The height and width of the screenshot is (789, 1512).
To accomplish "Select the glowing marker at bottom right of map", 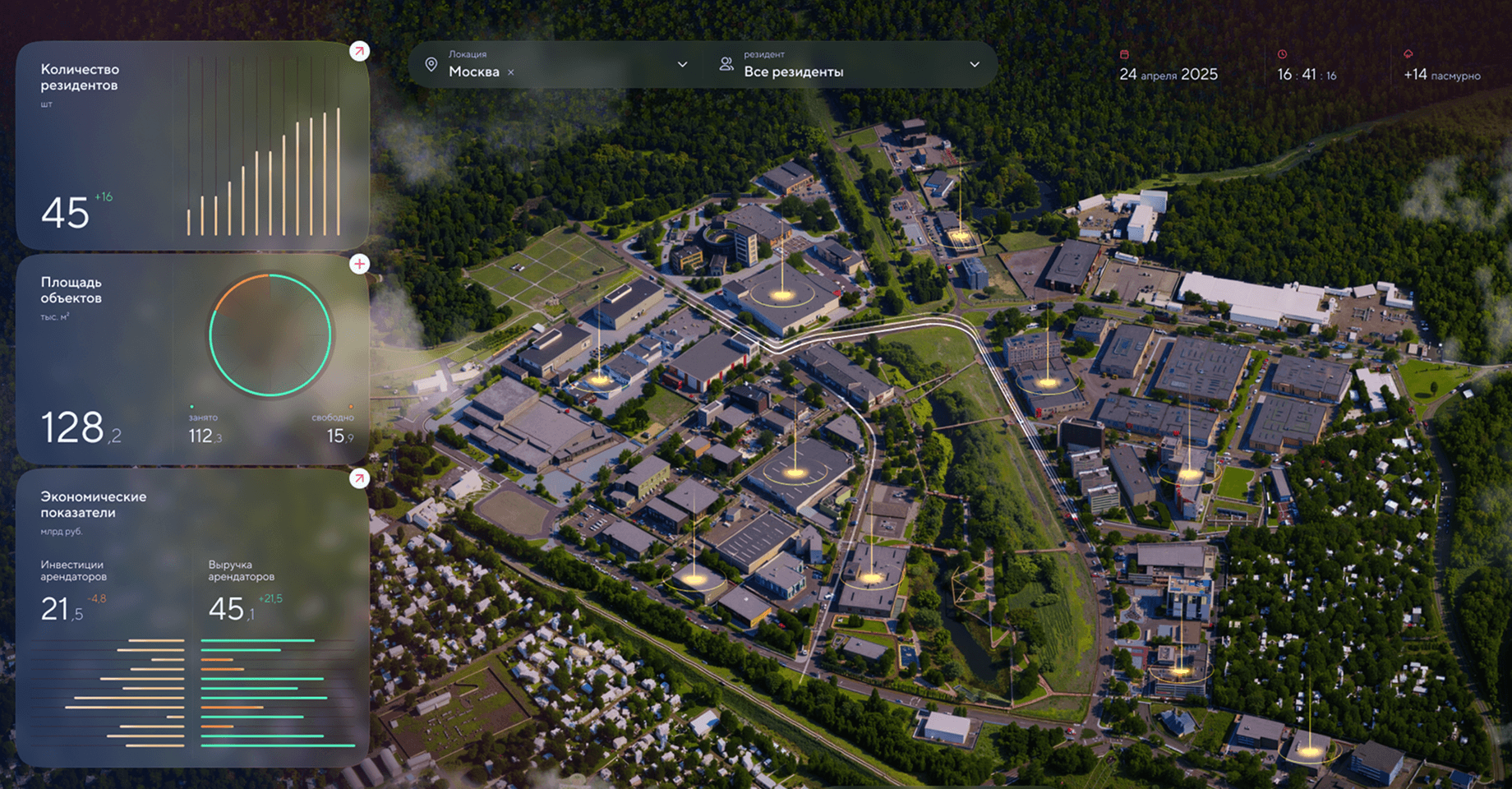I will click(x=1310, y=750).
